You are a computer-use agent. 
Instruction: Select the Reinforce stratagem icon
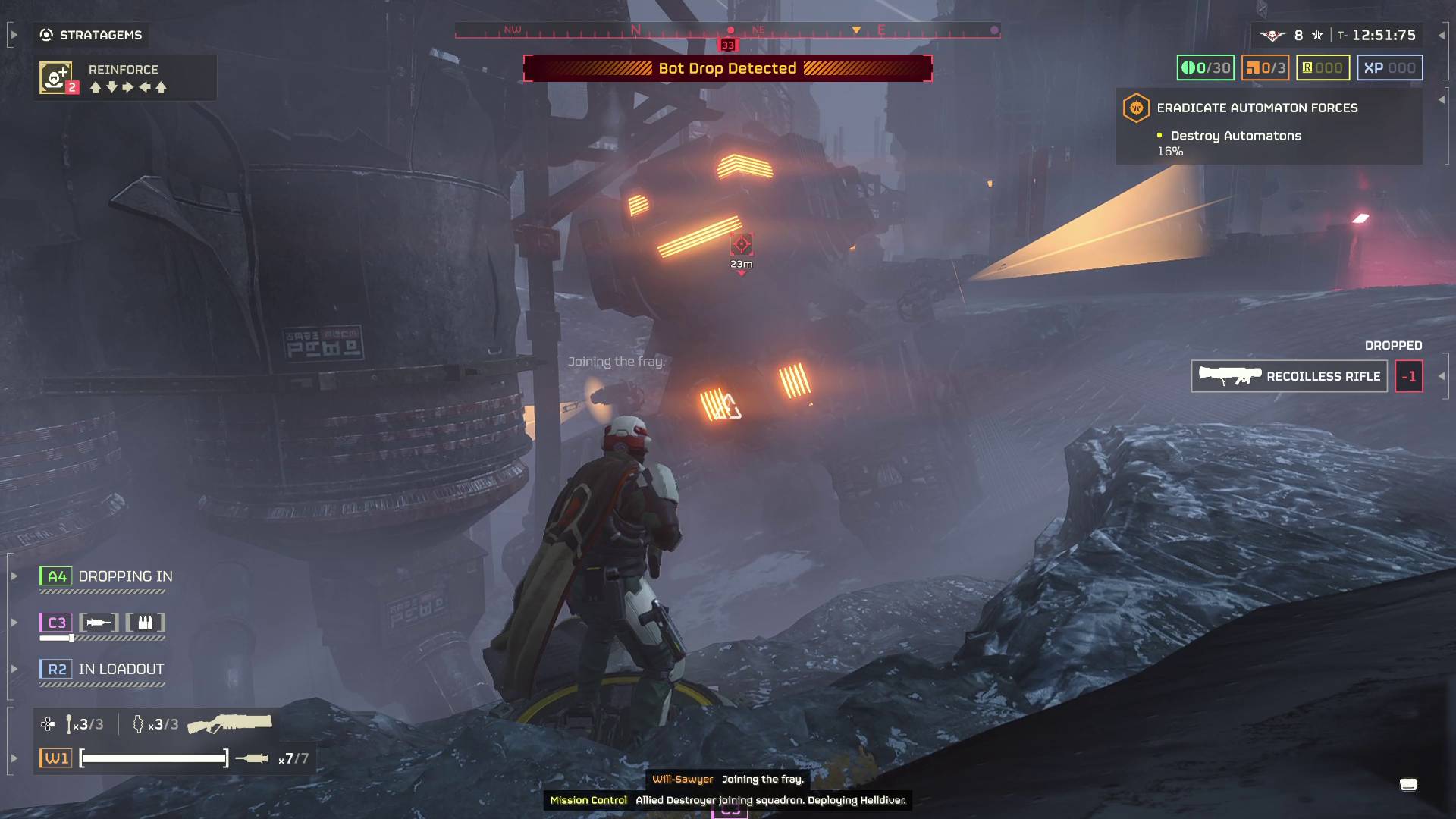click(57, 77)
